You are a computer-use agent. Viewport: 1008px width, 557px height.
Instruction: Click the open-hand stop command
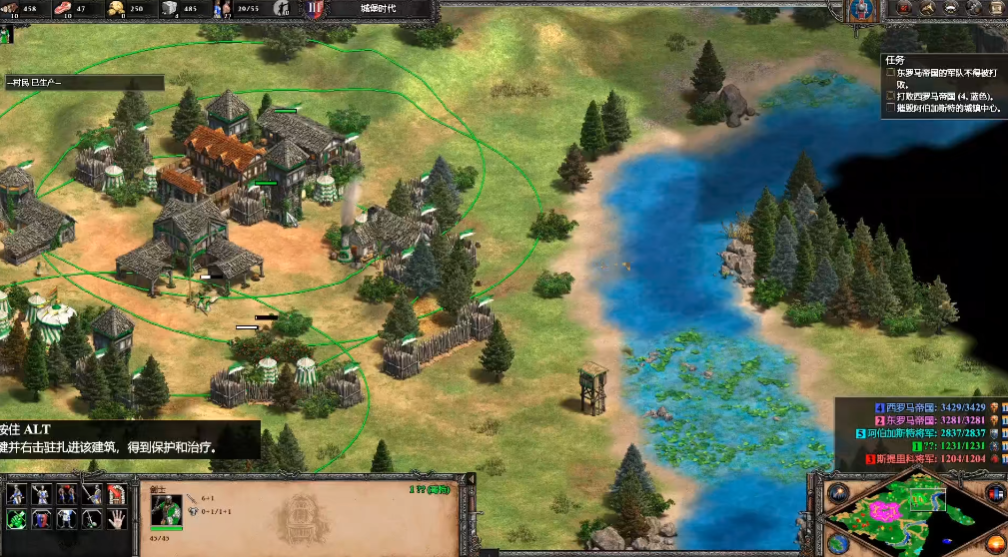[115, 518]
